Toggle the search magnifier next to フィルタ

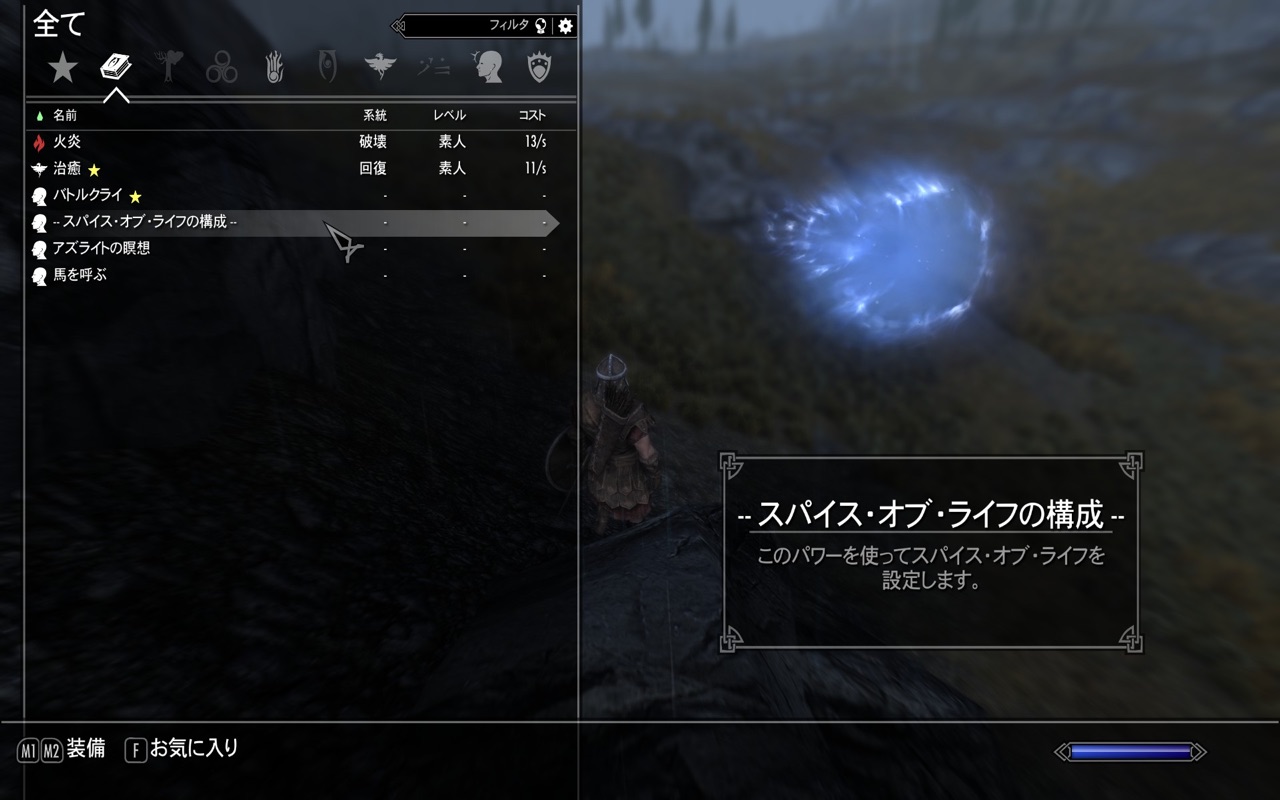(x=539, y=25)
